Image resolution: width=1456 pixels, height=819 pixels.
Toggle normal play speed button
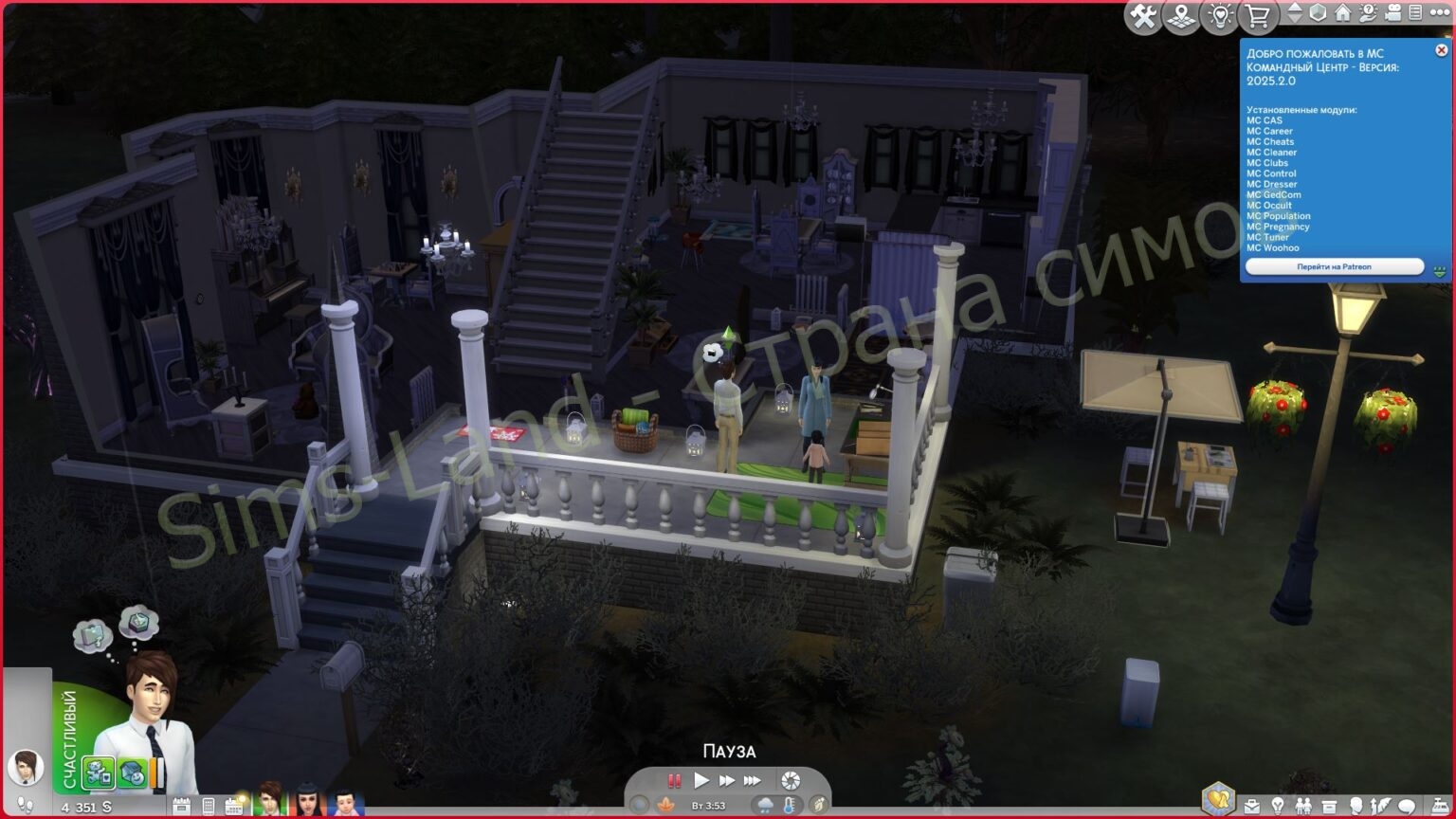(701, 780)
